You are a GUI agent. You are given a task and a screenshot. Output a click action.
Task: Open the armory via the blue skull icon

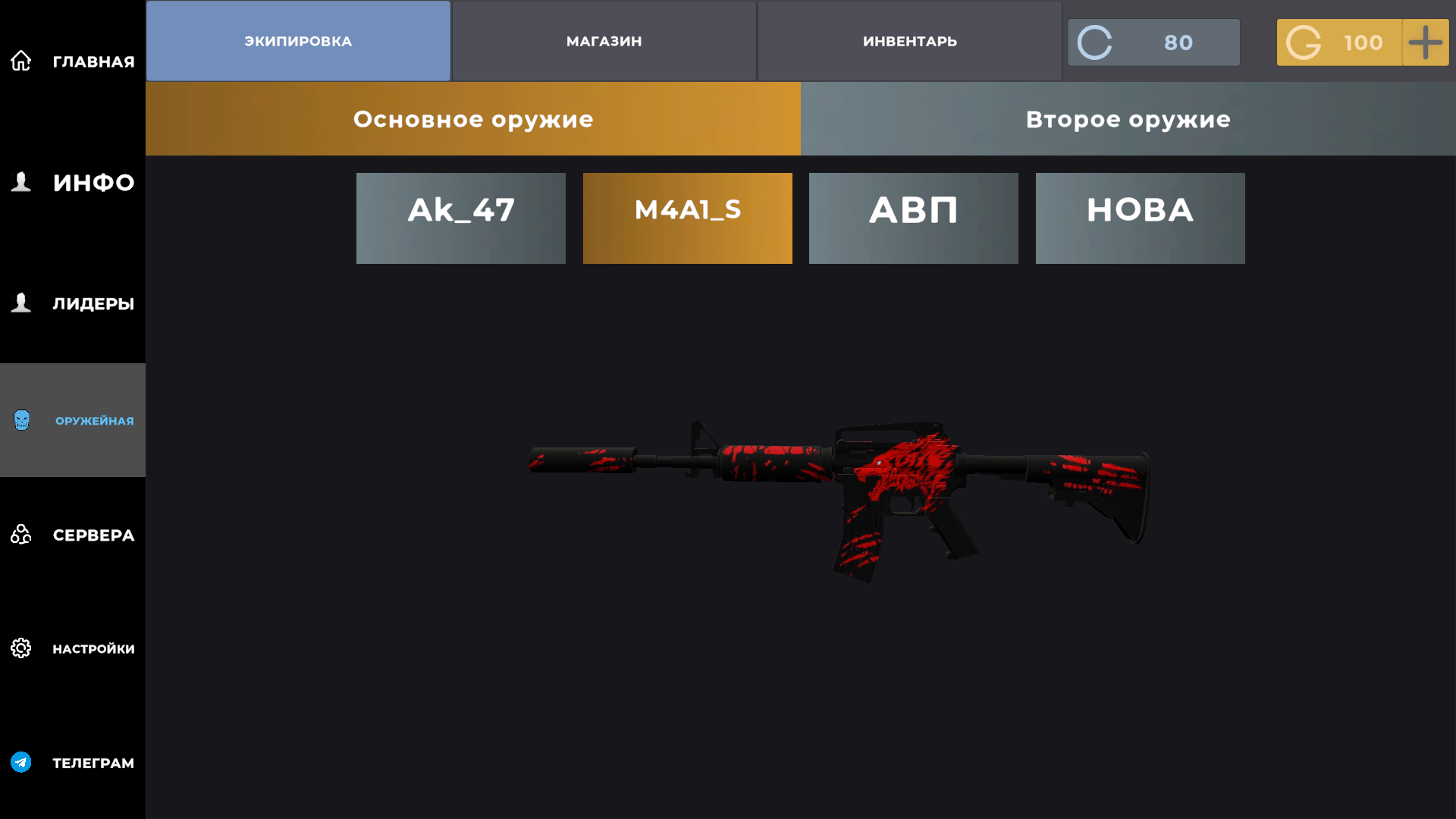pyautogui.click(x=20, y=419)
